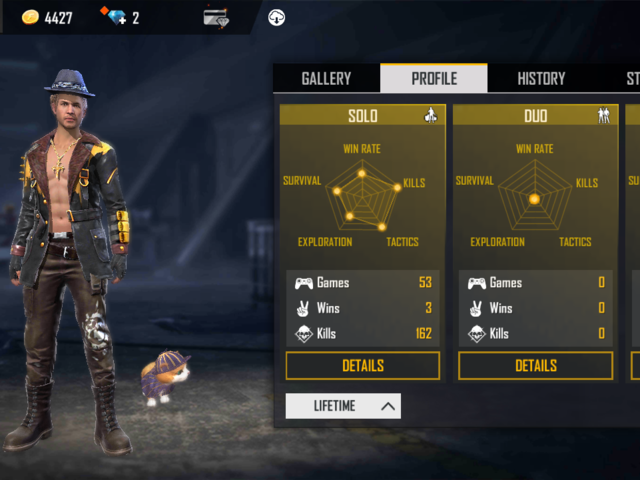This screenshot has height=480, width=640.
Task: Expand the Lifetime dropdown
Action: coord(343,405)
